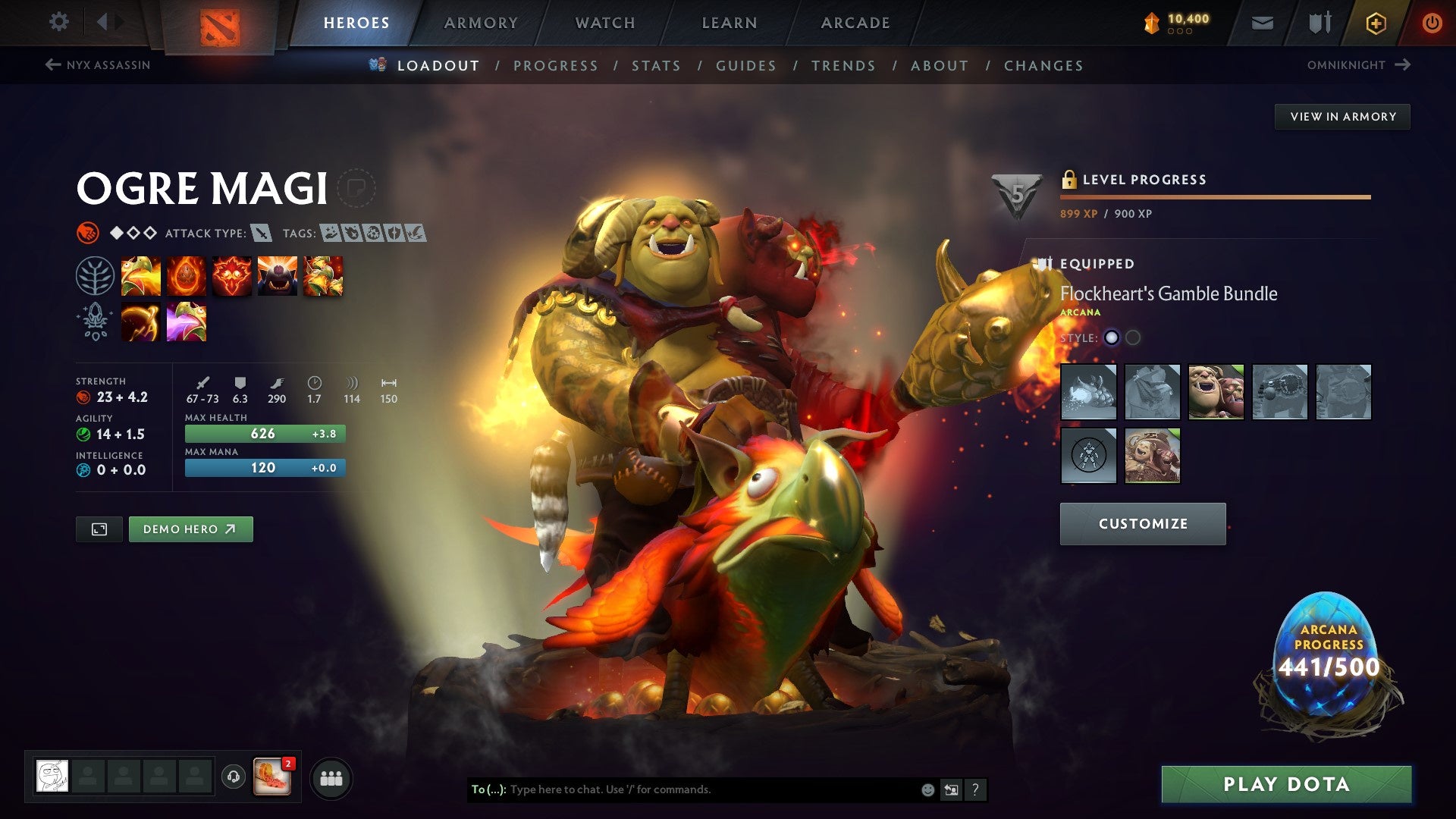The image size is (1456, 819).
Task: Click the DEMO HERO button
Action: 190,529
